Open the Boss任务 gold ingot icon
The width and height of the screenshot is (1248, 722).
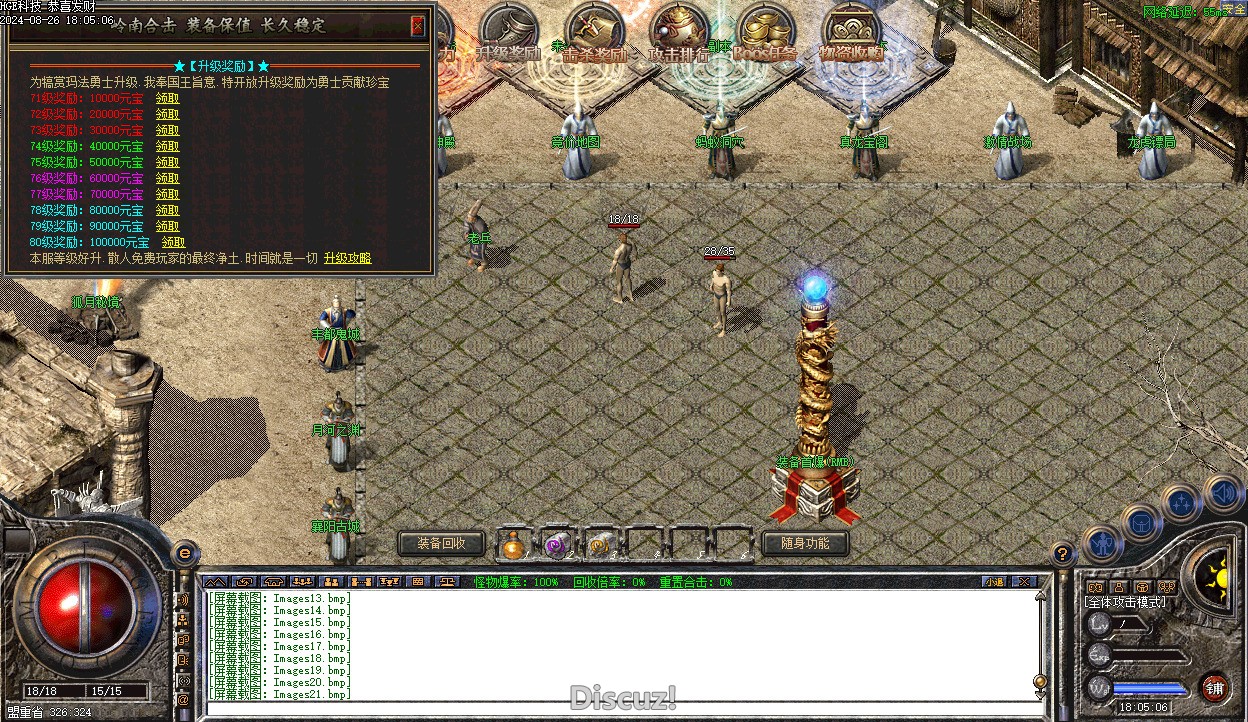[x=766, y=35]
